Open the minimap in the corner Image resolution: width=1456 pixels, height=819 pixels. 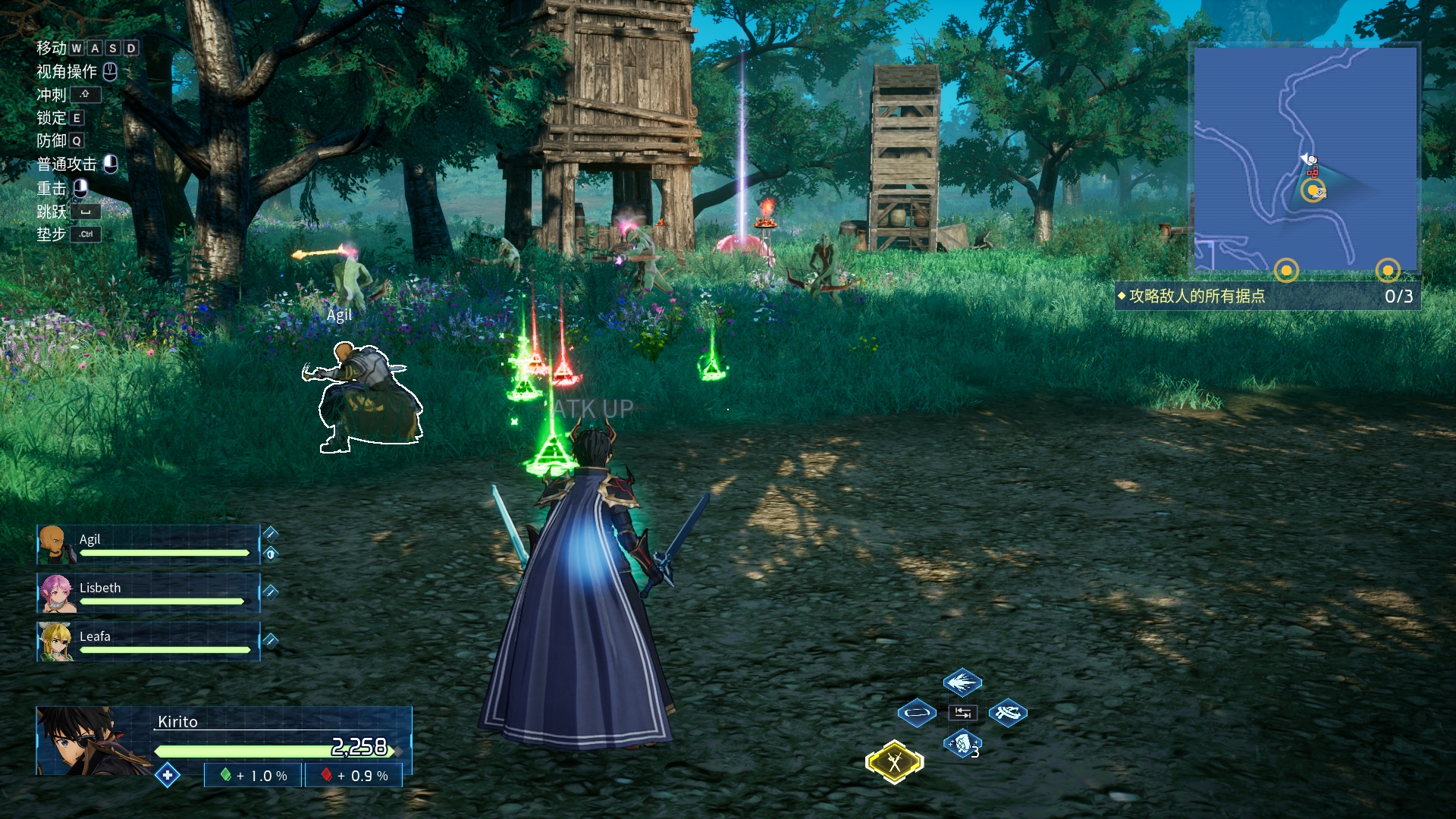(1305, 158)
